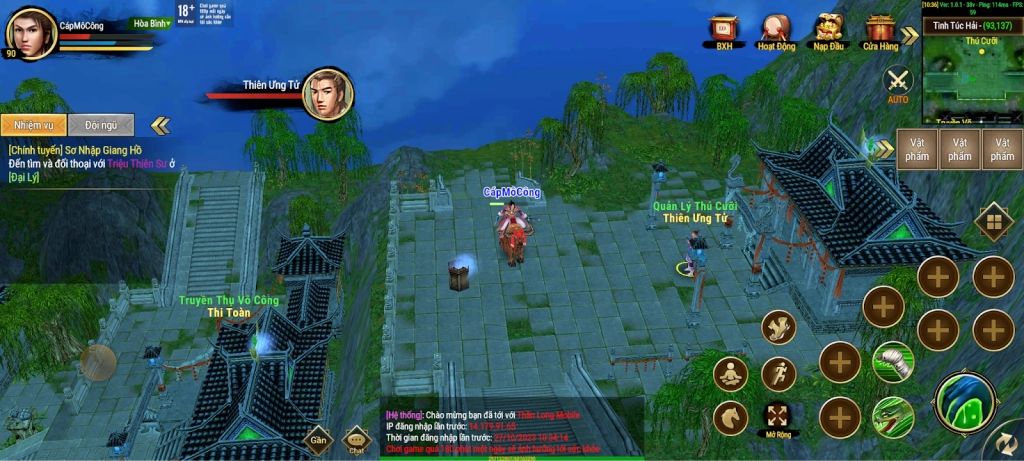The image size is (1024, 461).
Task: Tap the Mở Rộng expand button
Action: coord(777,414)
